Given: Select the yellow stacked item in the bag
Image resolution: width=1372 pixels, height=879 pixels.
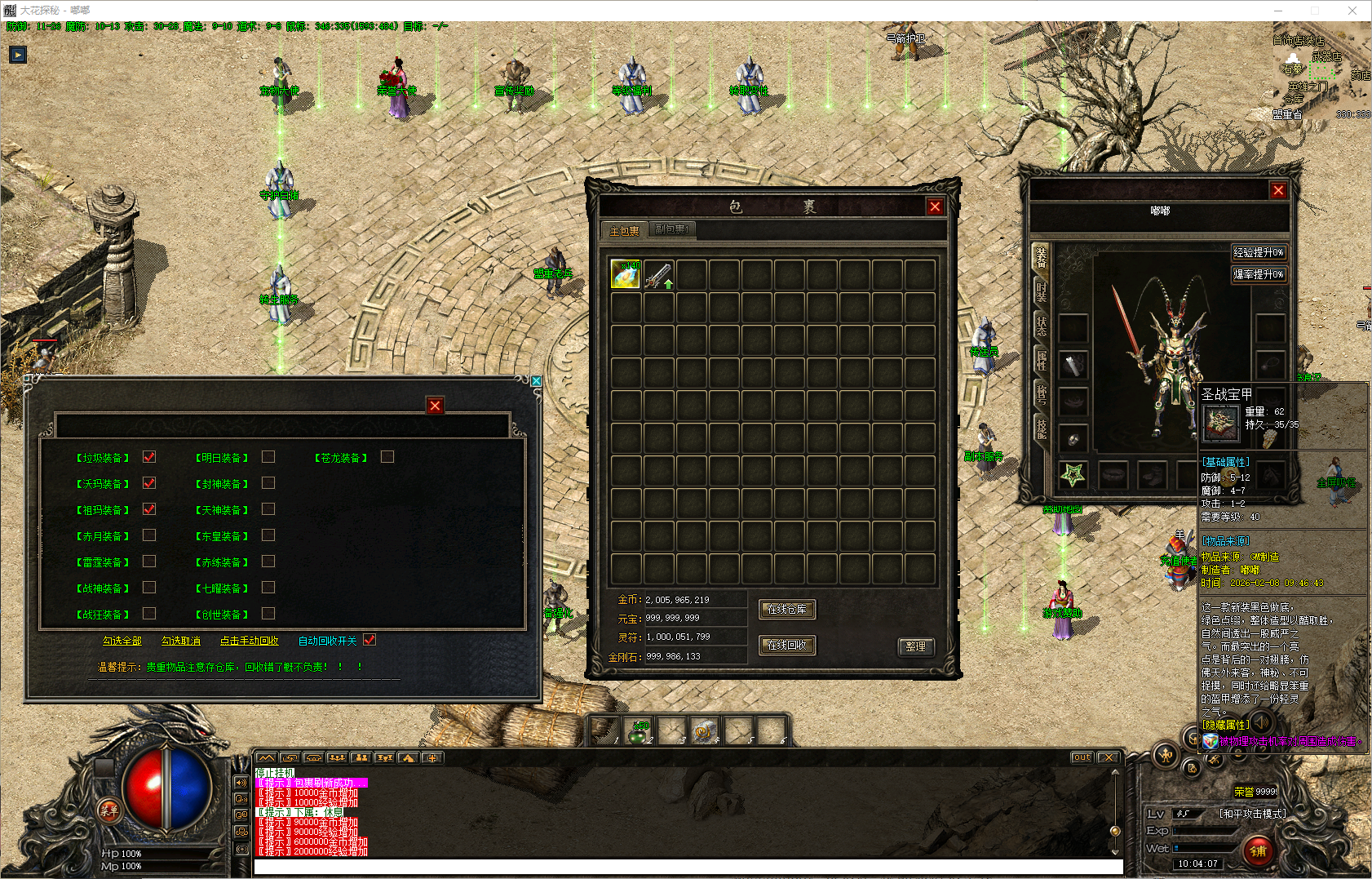Looking at the screenshot, I should point(626,275).
